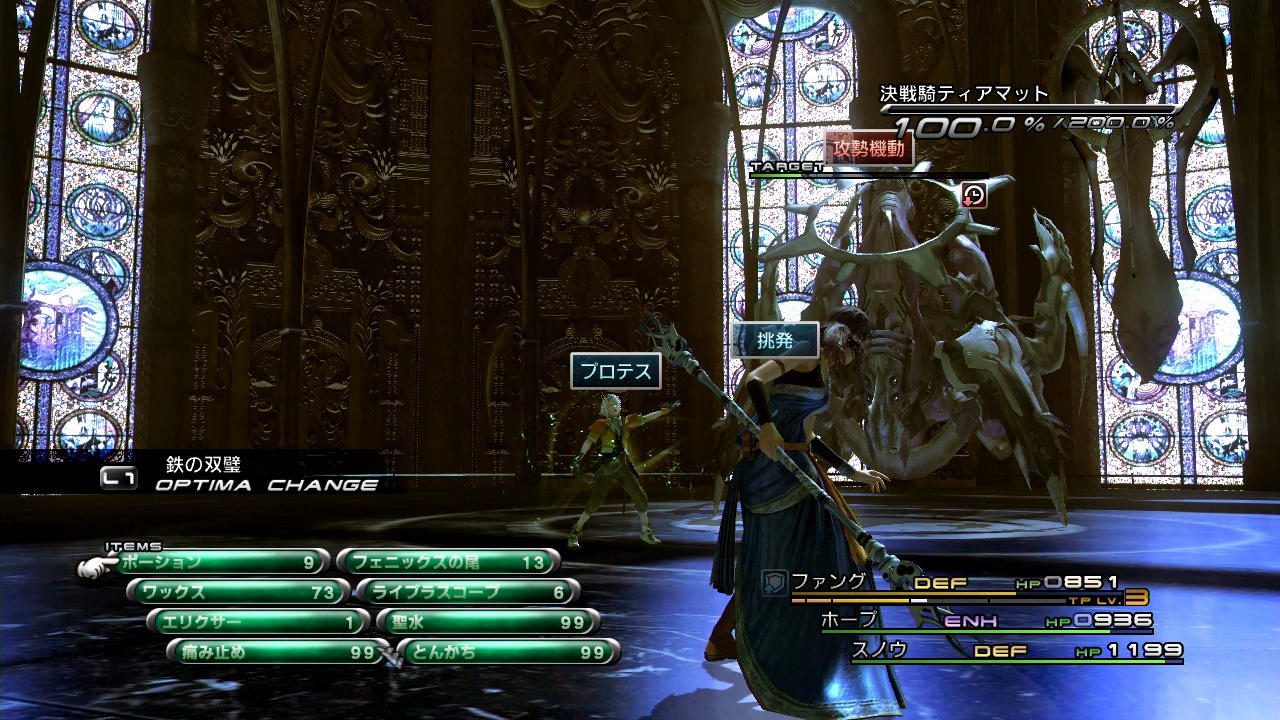Select party member ファング row
This screenshot has height=720, width=1280.
pos(960,584)
